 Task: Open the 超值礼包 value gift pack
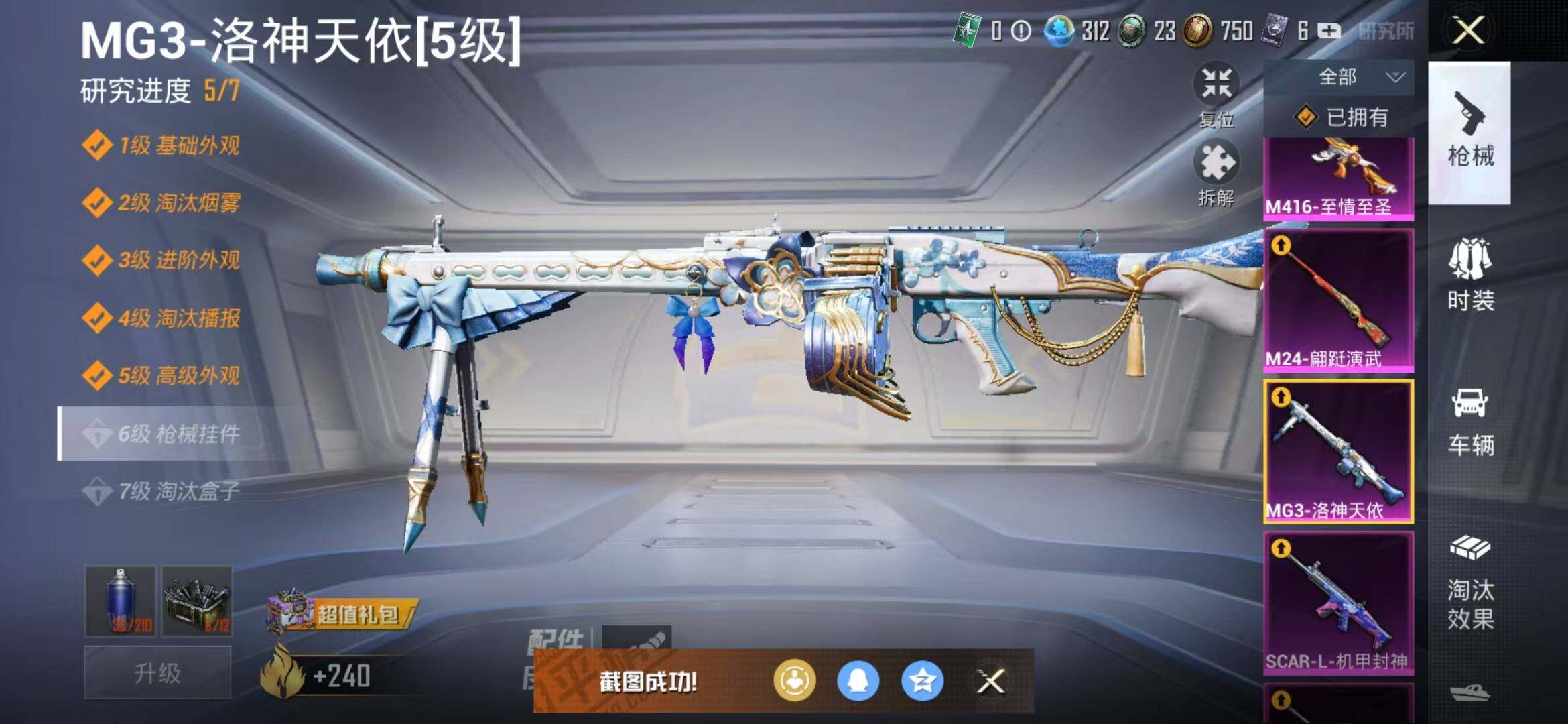coord(343,614)
